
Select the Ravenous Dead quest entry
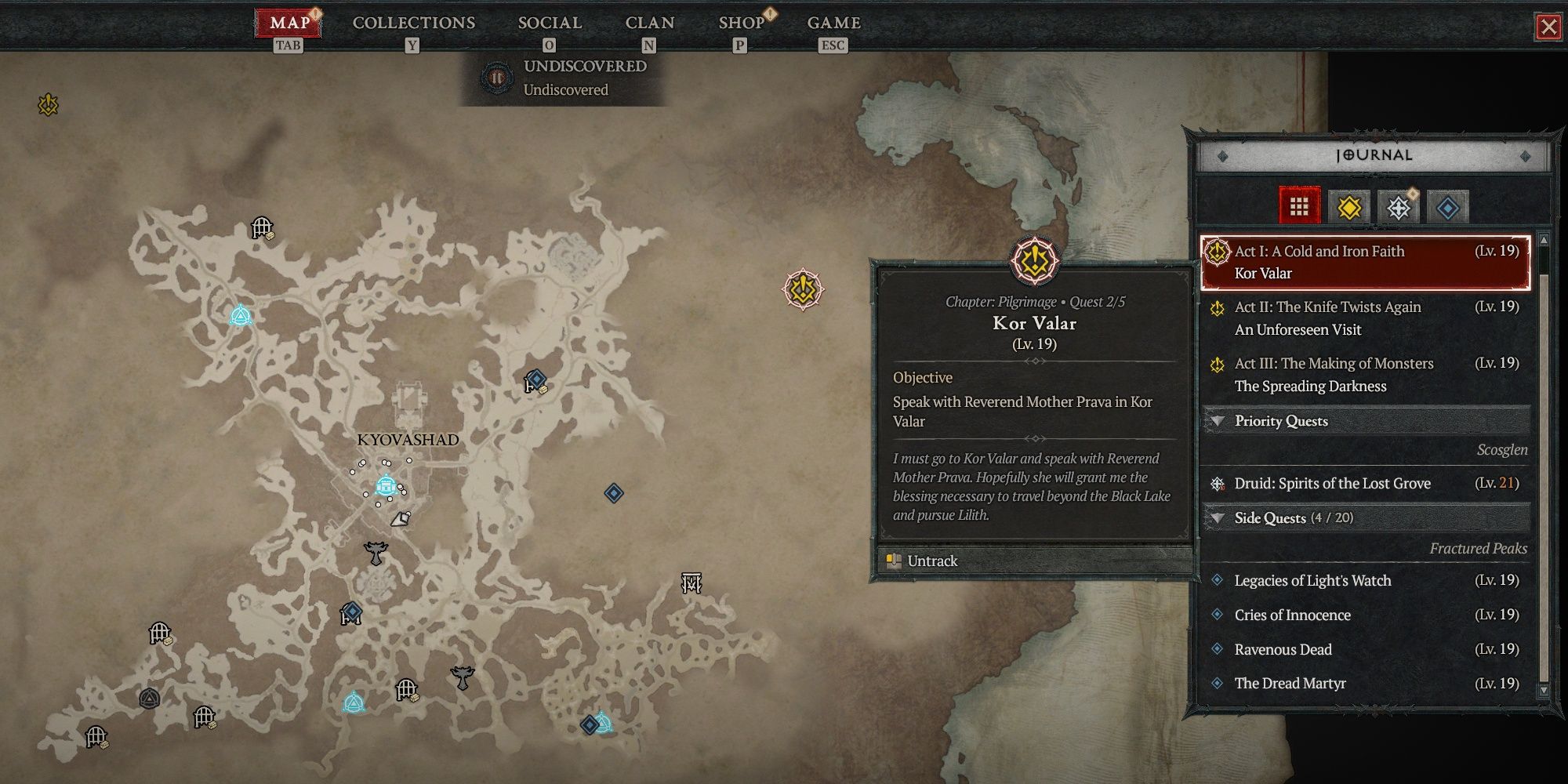click(x=1283, y=649)
